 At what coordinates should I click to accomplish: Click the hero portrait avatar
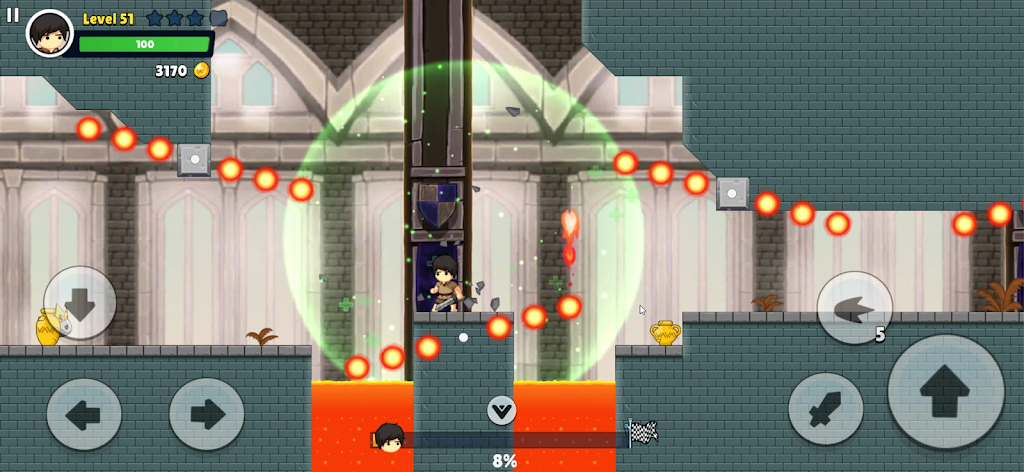coord(49,34)
